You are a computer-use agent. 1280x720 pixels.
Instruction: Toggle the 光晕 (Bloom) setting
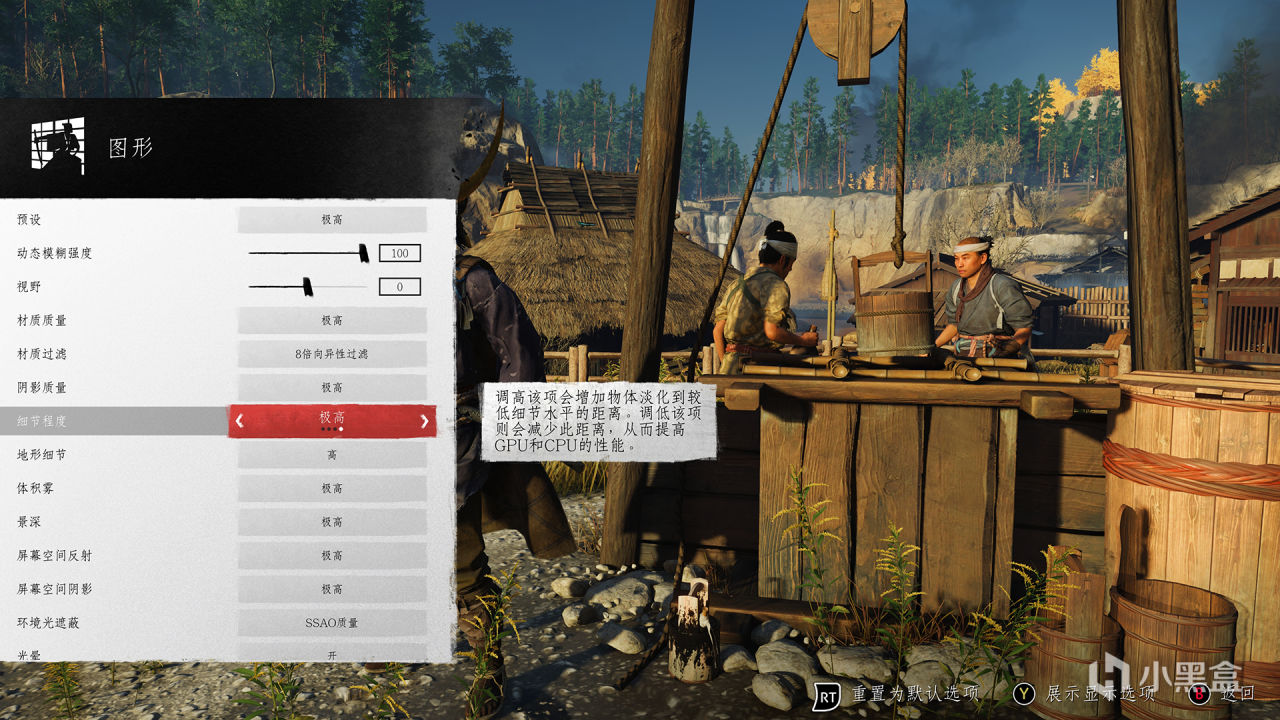pos(331,653)
